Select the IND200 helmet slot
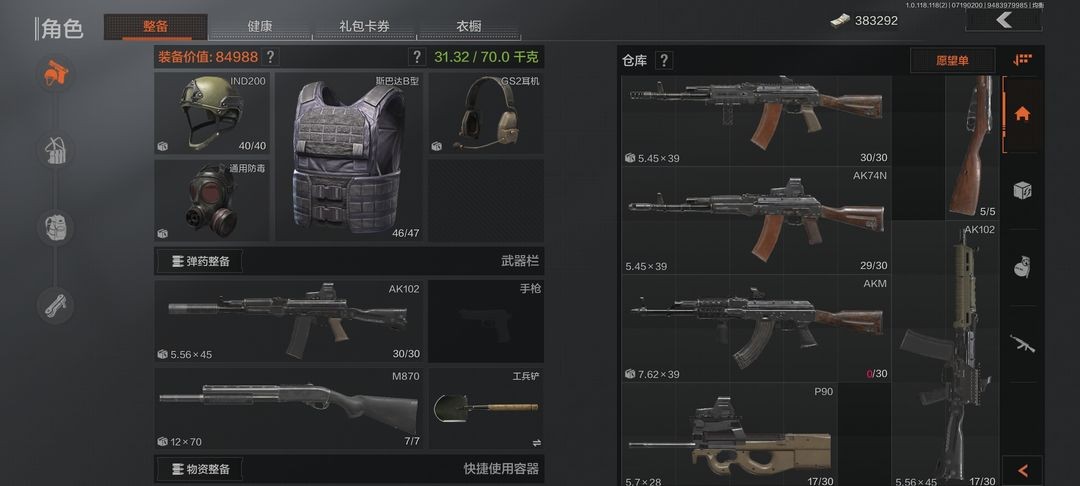The image size is (1080, 486). [x=211, y=112]
